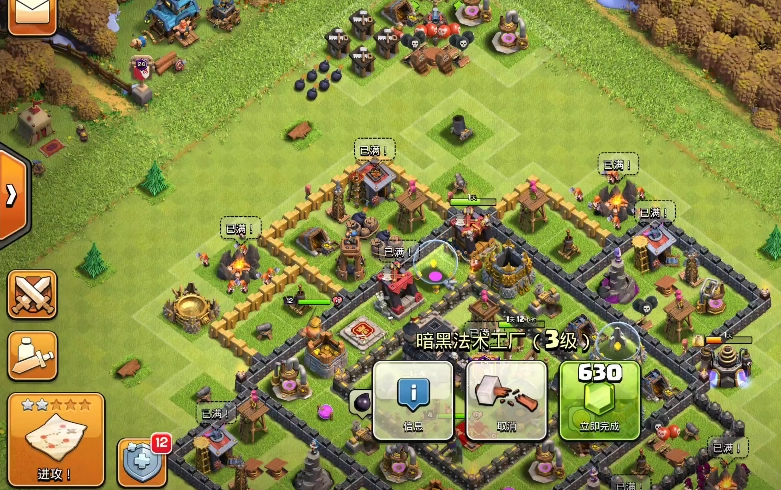Finish the upgrade now for 630 gems
Screen dimensions: 781x490
(600, 400)
